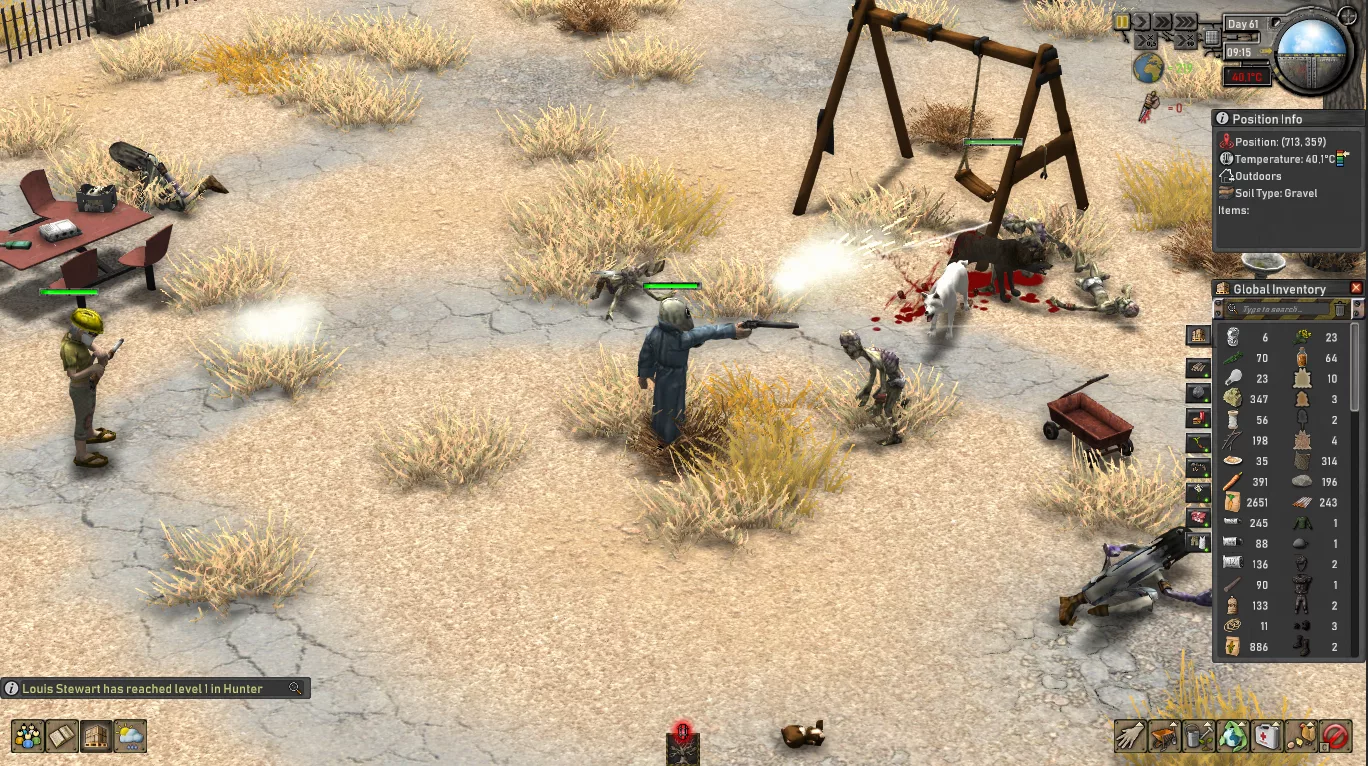1368x766 pixels.
Task: Set game speed to triple-arrow fast forward
Action: [1184, 21]
